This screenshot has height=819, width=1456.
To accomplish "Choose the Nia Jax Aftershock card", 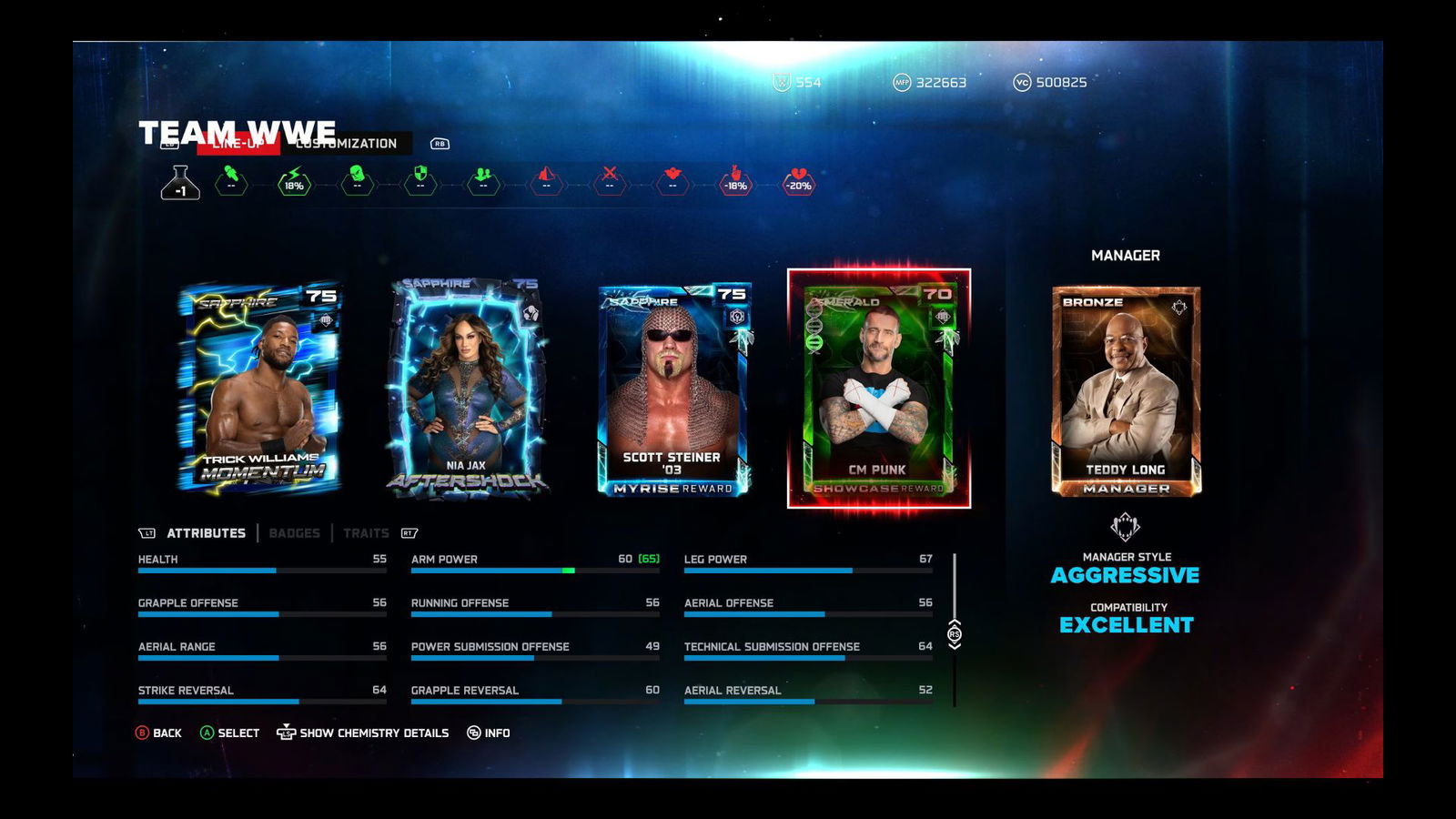I will click(x=467, y=389).
